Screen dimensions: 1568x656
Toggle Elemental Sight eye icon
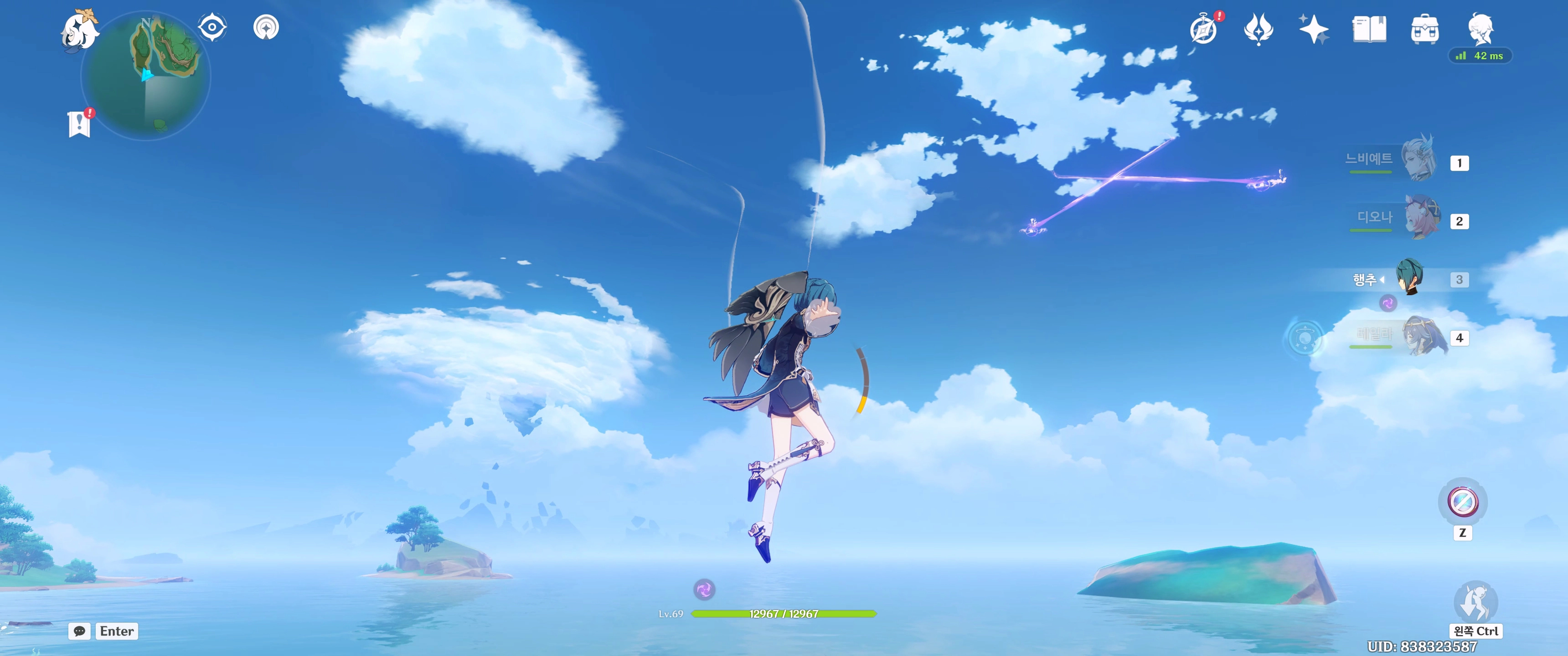pyautogui.click(x=212, y=27)
